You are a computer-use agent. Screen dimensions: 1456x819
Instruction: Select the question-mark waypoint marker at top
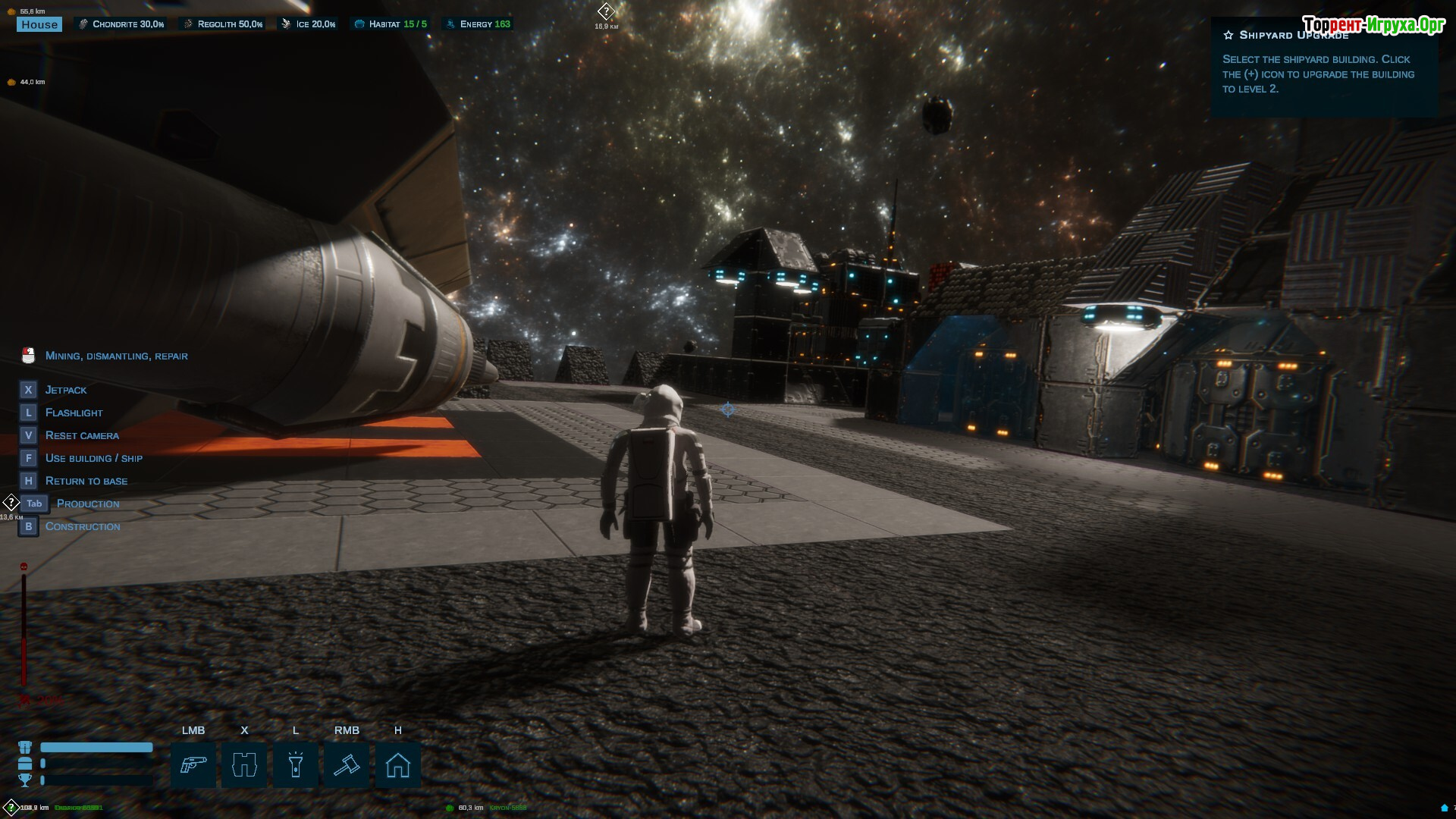[x=606, y=11]
